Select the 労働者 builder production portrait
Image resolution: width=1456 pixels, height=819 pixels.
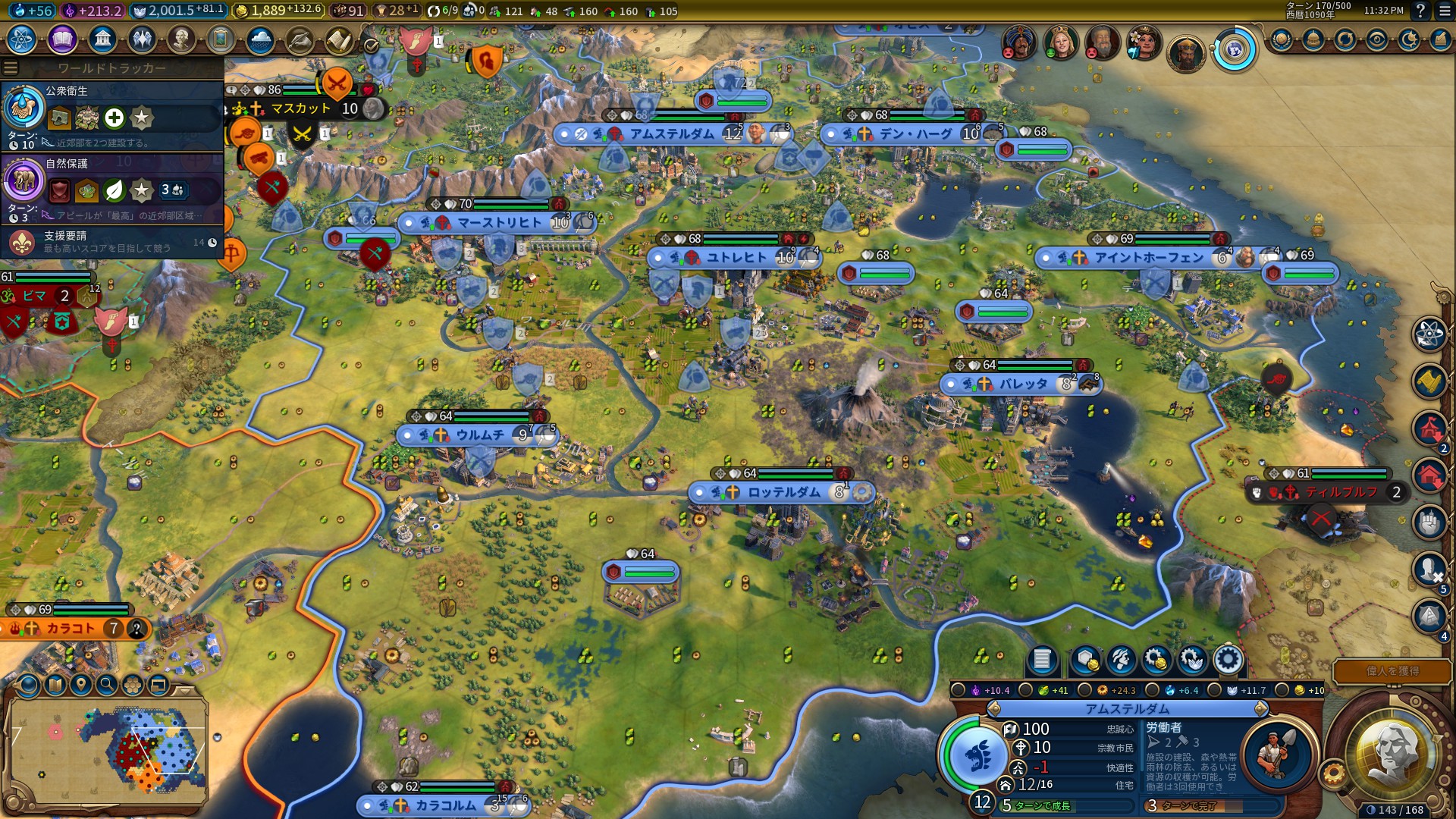1279,754
